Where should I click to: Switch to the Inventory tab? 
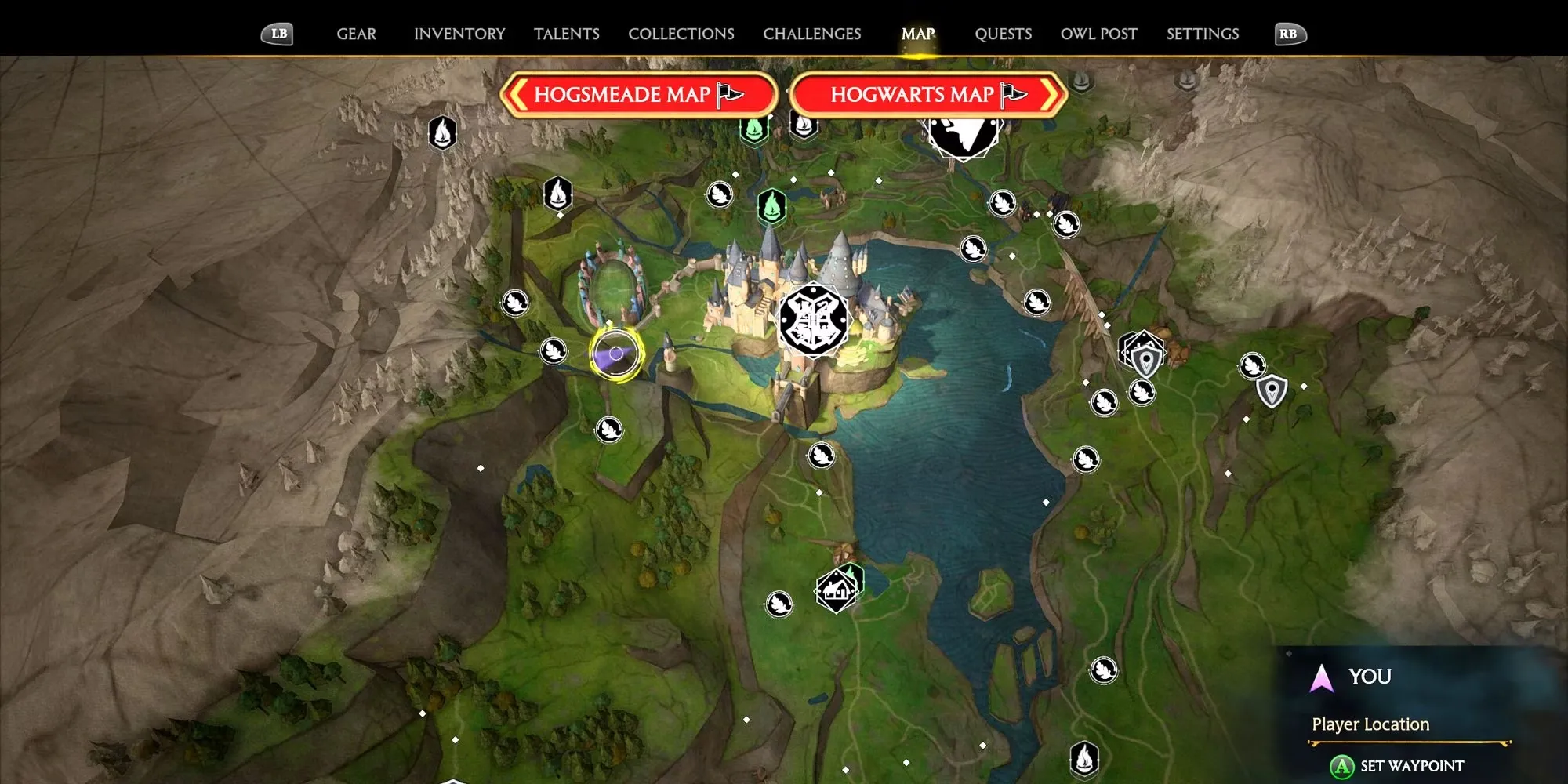(x=459, y=34)
